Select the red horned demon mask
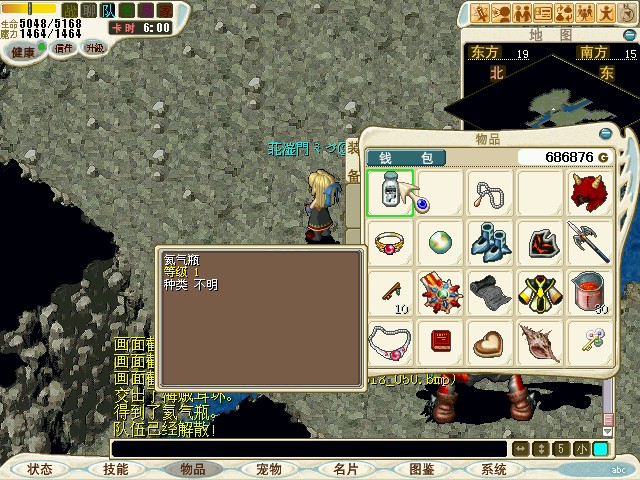This screenshot has width=640, height=480. pos(590,192)
